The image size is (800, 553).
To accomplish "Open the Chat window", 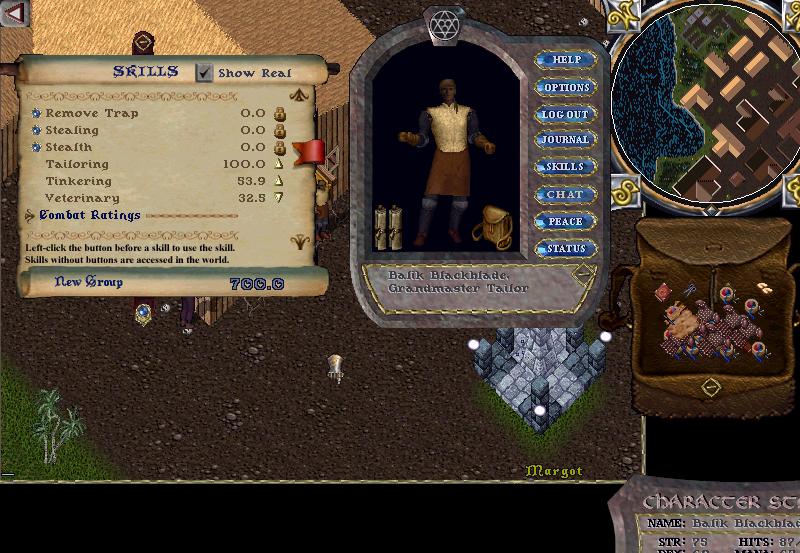I will (x=566, y=194).
